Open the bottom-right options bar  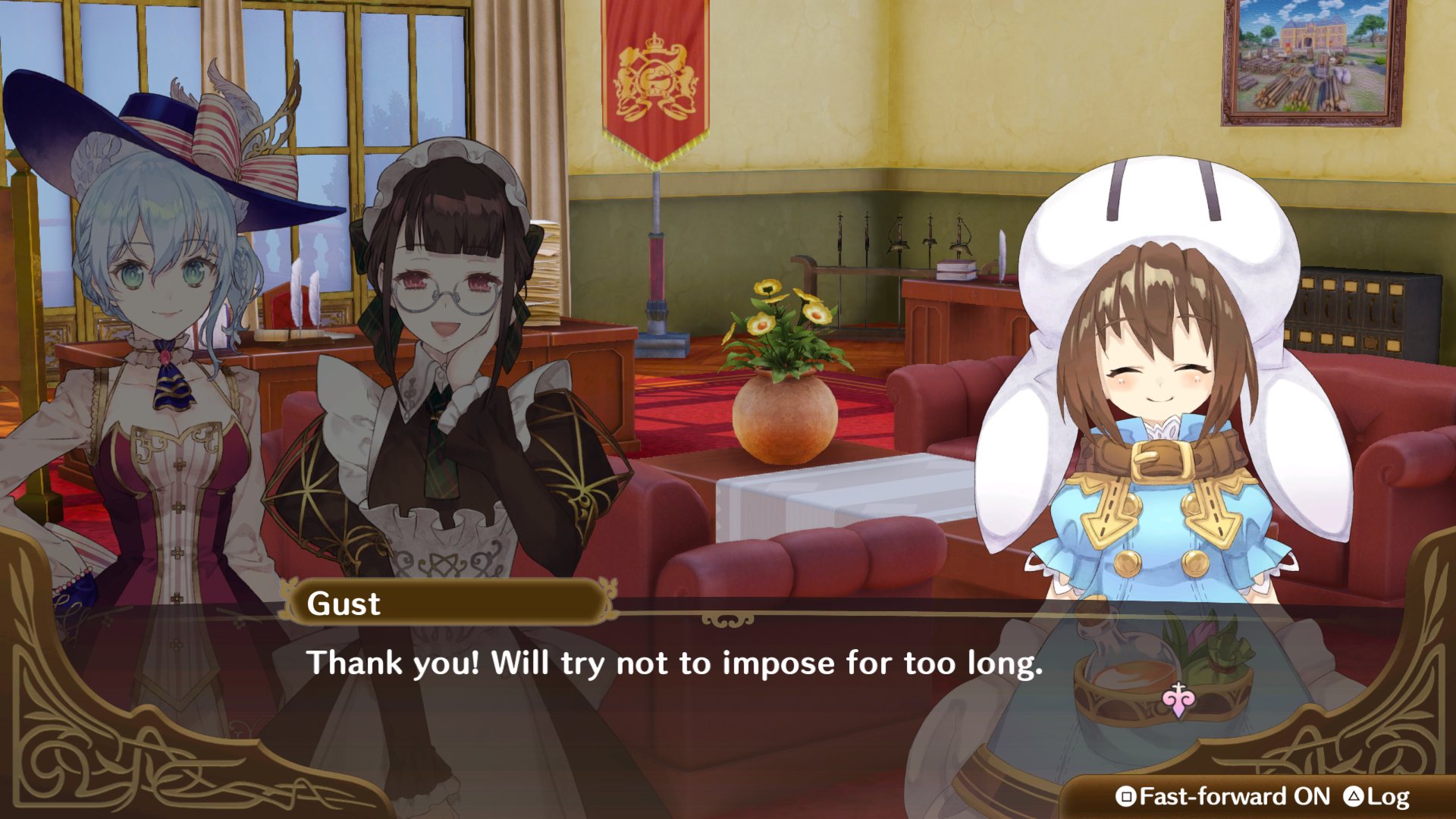[x=1259, y=797]
